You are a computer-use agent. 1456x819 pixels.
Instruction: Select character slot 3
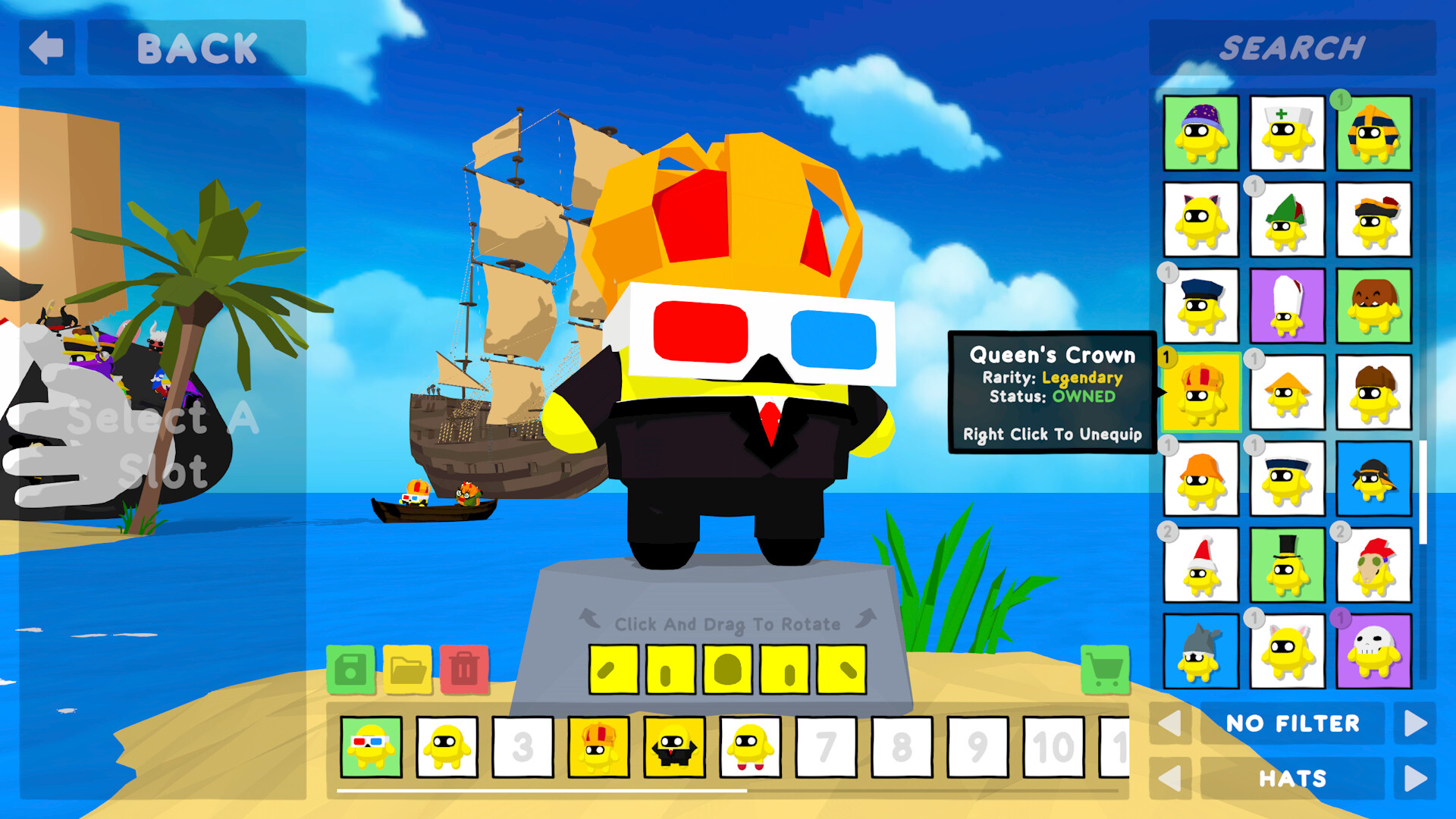[523, 747]
